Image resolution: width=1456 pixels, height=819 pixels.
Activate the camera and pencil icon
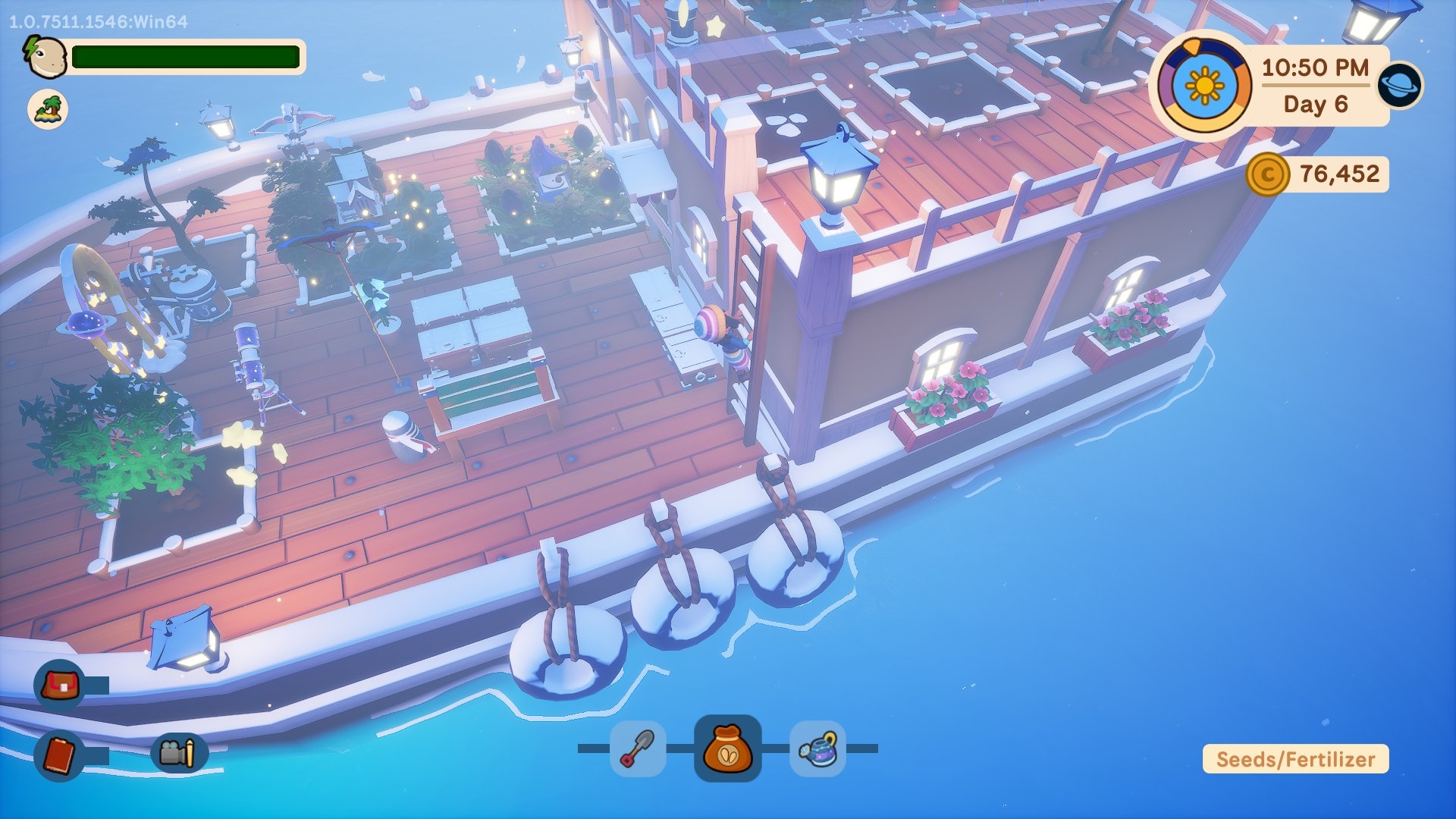coord(178,753)
